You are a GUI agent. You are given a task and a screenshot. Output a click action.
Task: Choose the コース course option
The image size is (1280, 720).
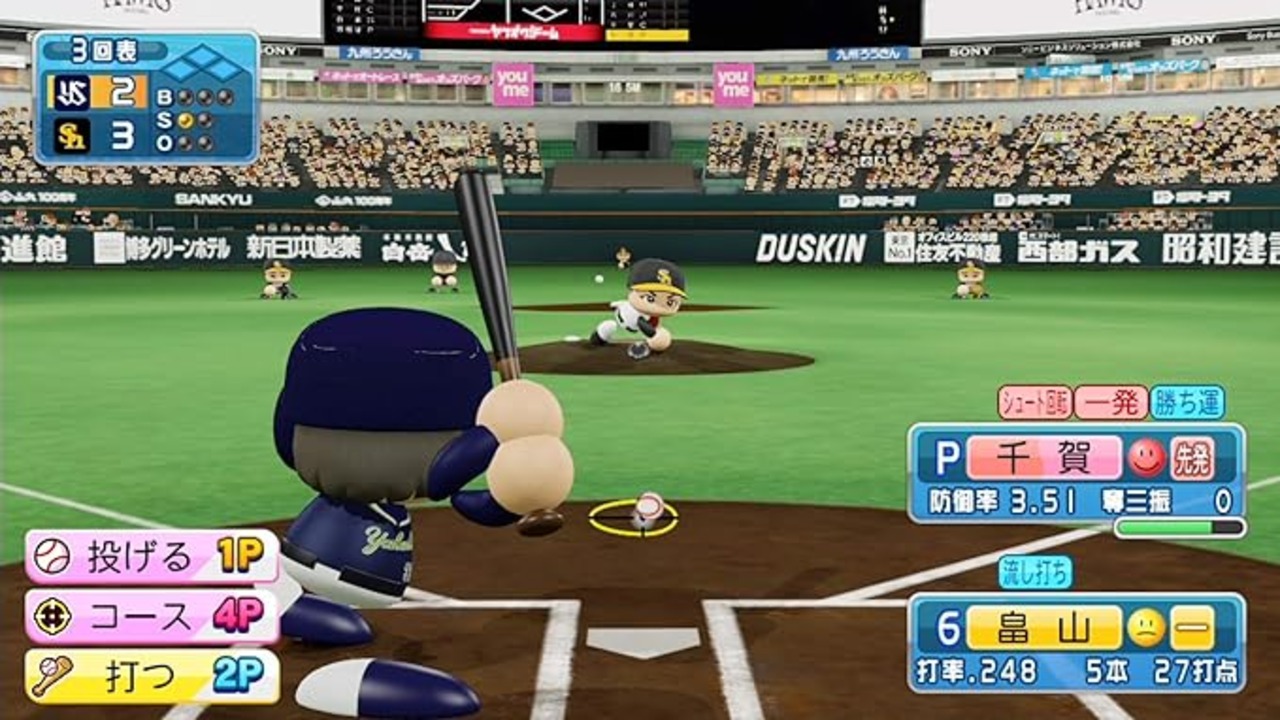(x=152, y=616)
